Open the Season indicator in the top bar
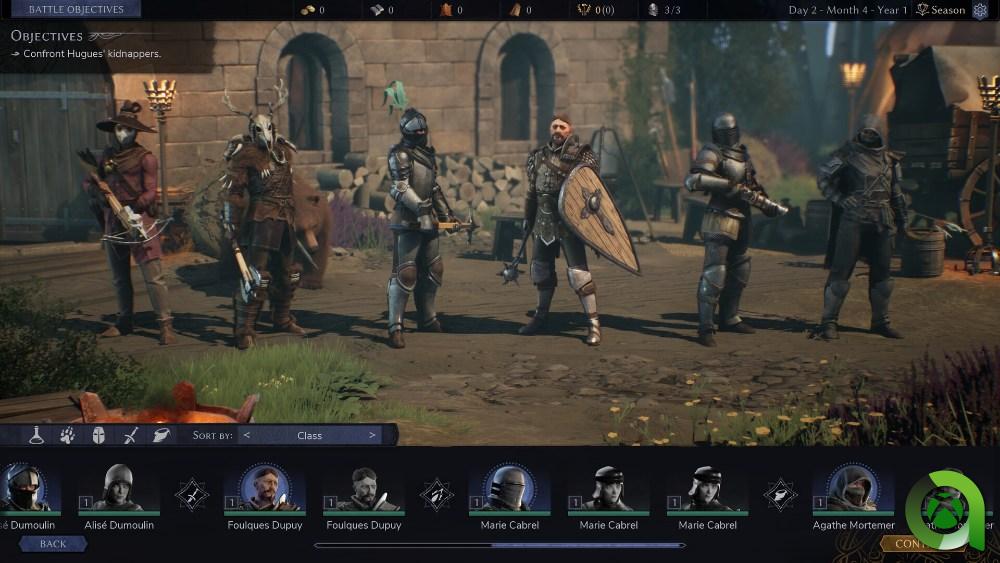The image size is (1000, 563). [x=941, y=10]
